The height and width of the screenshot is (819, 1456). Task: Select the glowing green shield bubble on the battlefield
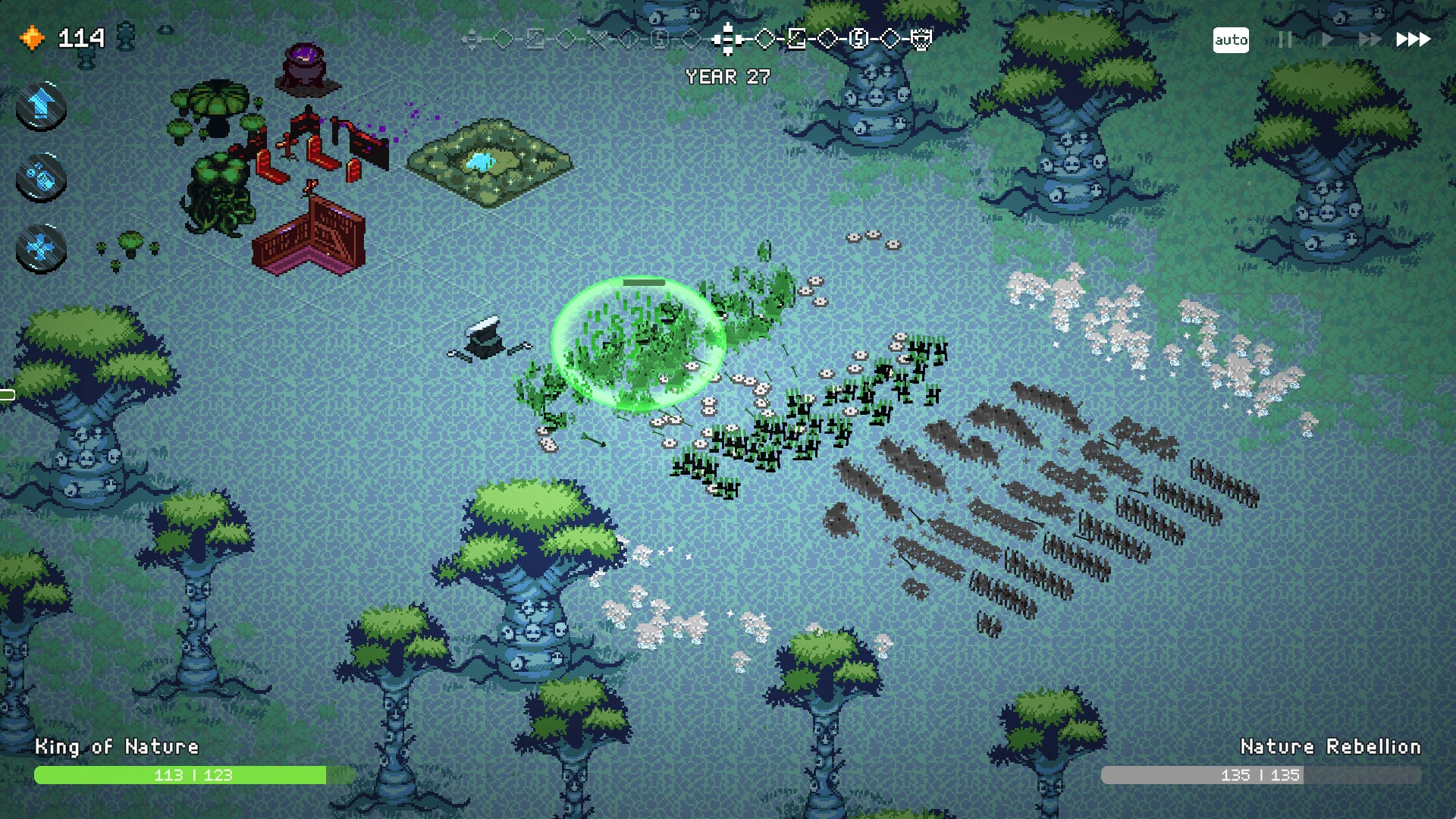point(641,341)
